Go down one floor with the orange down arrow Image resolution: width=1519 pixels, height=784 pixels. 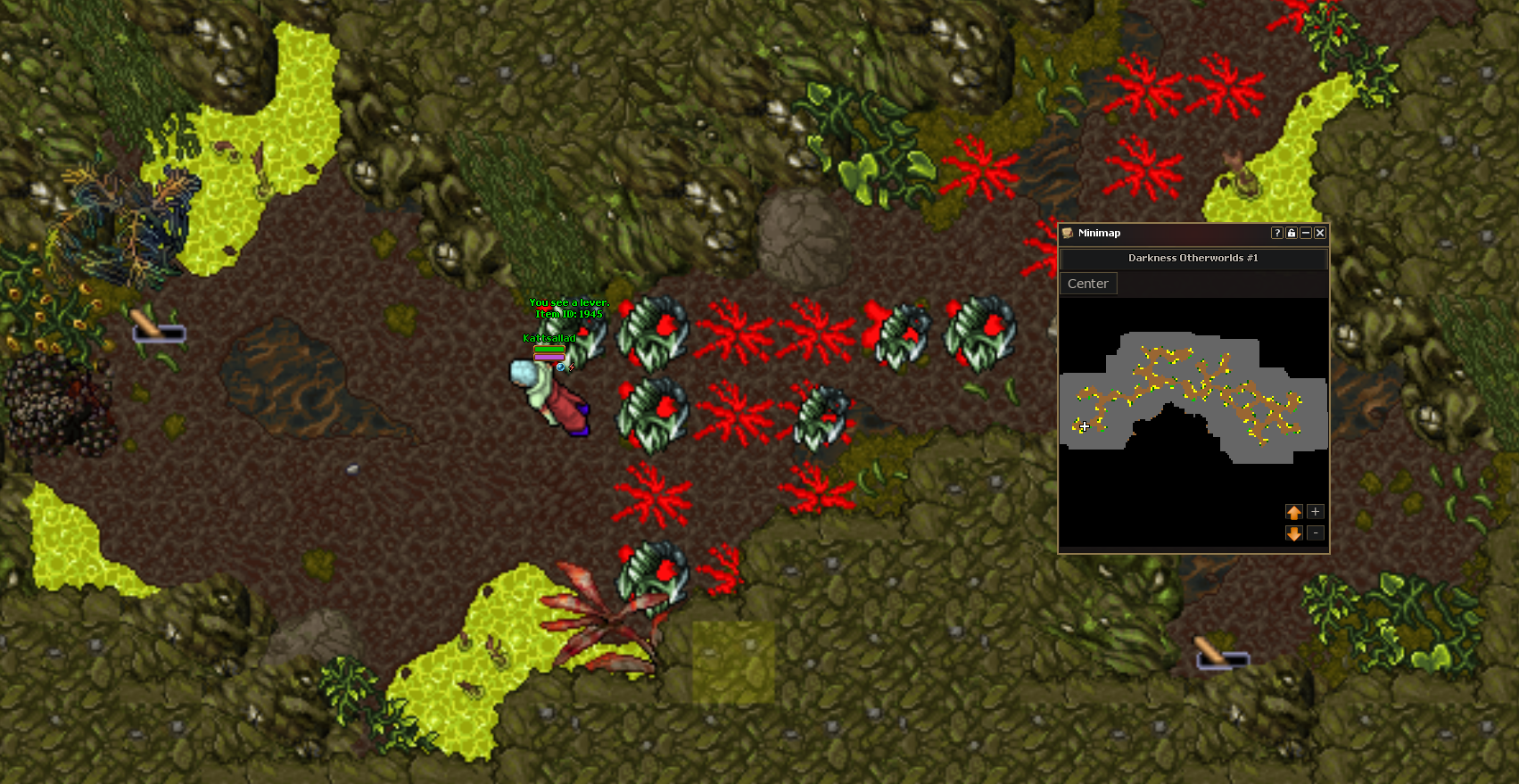[1294, 533]
